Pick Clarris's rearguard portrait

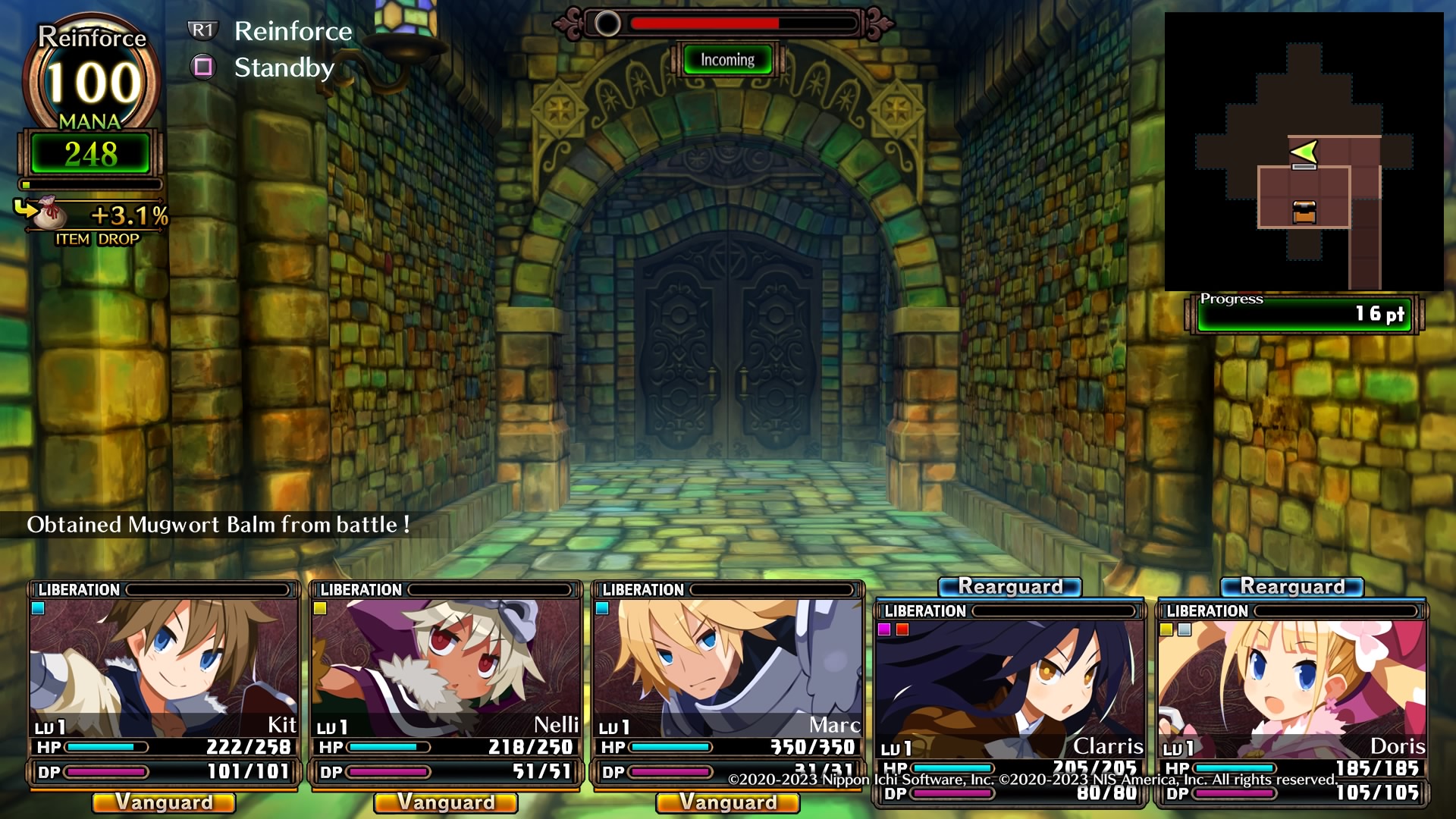point(1009,686)
